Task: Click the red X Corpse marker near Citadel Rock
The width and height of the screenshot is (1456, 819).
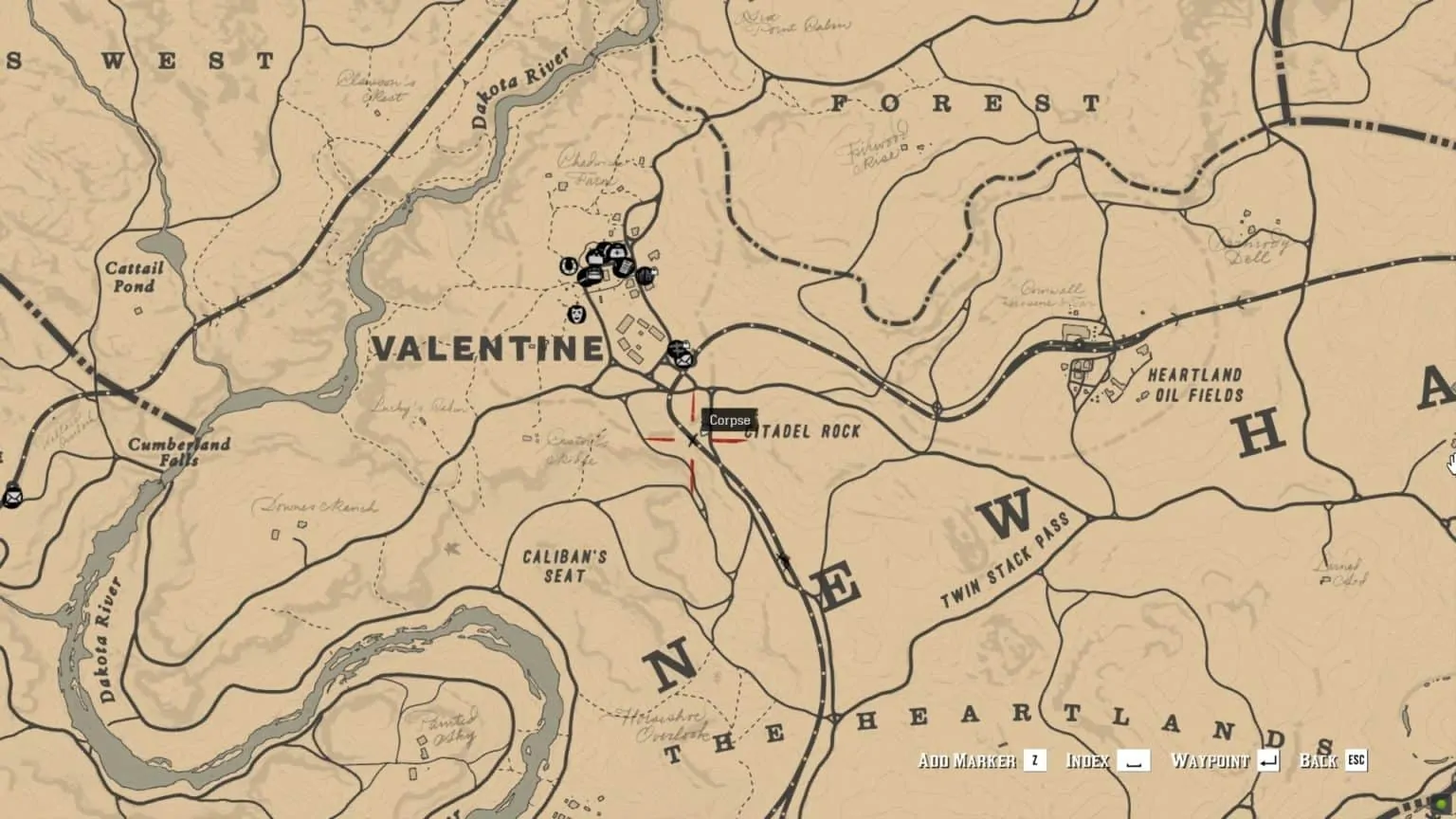Action: tap(690, 440)
